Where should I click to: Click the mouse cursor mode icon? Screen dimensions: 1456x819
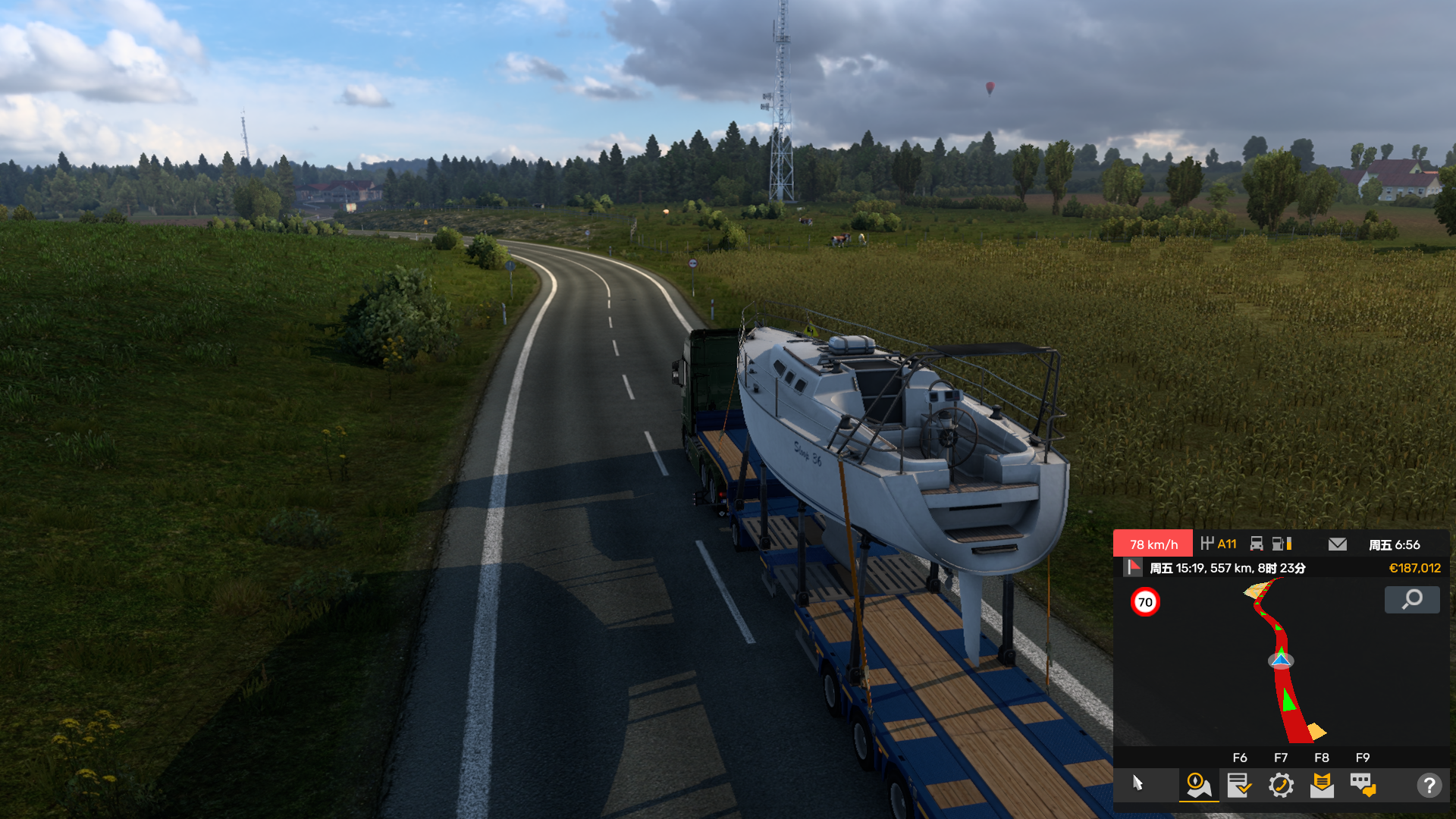point(1137,783)
